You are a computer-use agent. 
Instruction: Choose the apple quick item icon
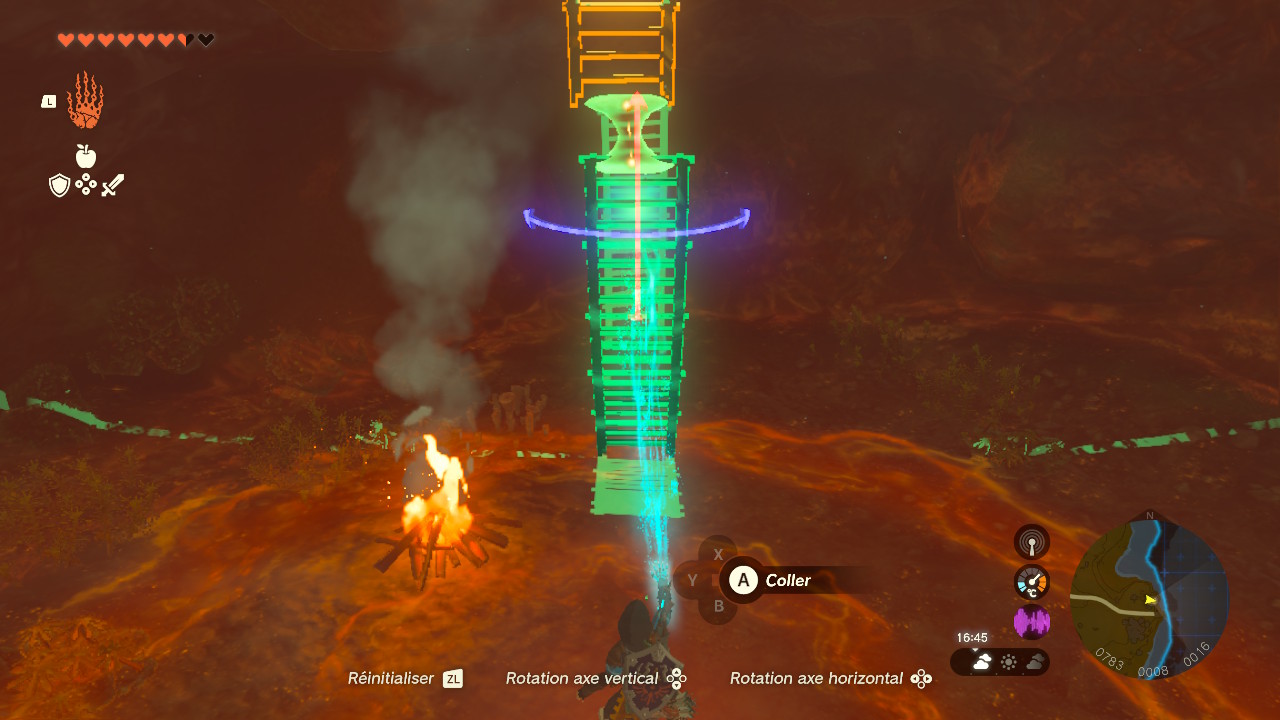[86, 156]
